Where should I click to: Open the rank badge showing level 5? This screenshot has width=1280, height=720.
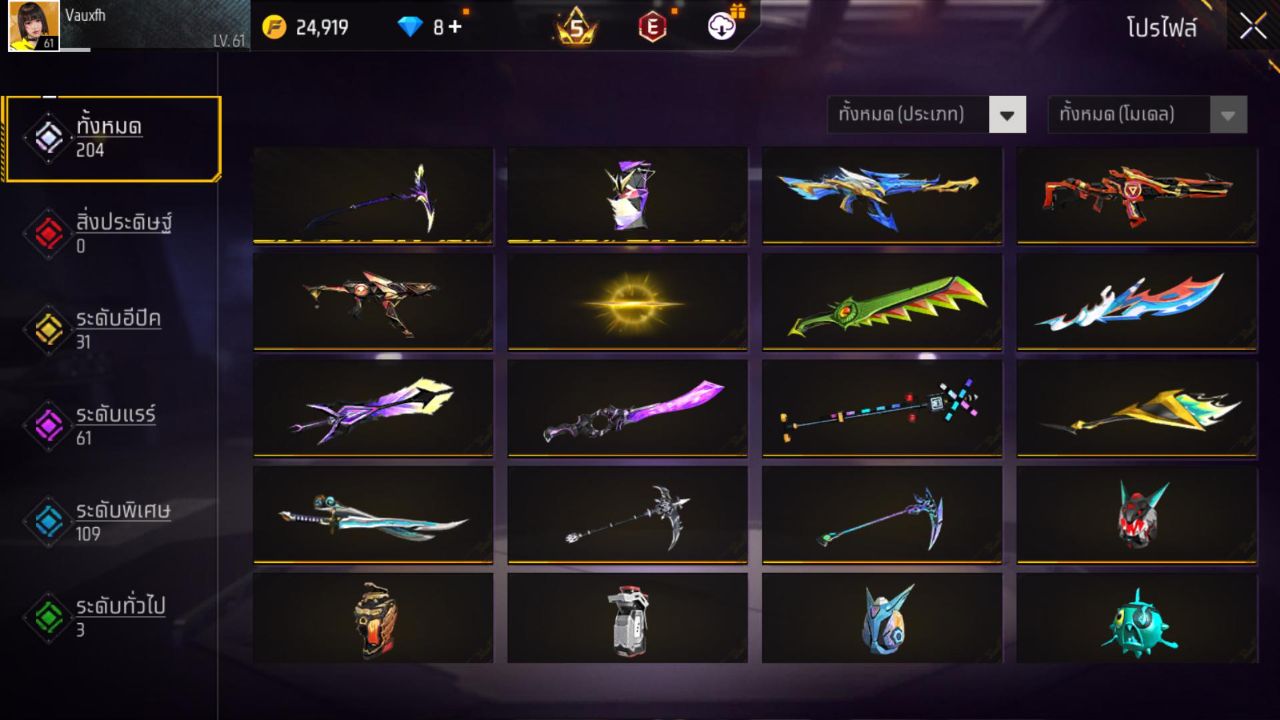572,27
